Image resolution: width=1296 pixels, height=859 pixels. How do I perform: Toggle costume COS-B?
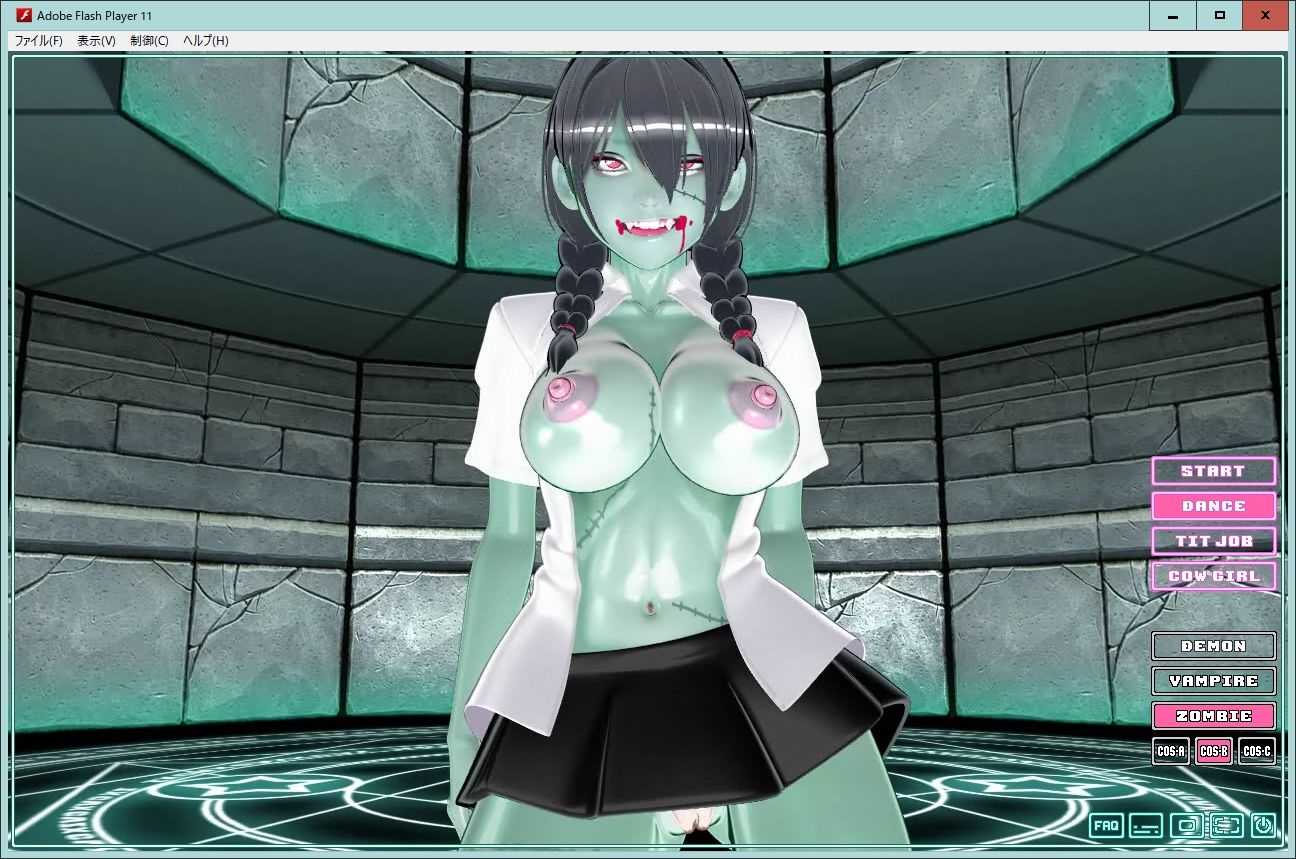[1213, 750]
